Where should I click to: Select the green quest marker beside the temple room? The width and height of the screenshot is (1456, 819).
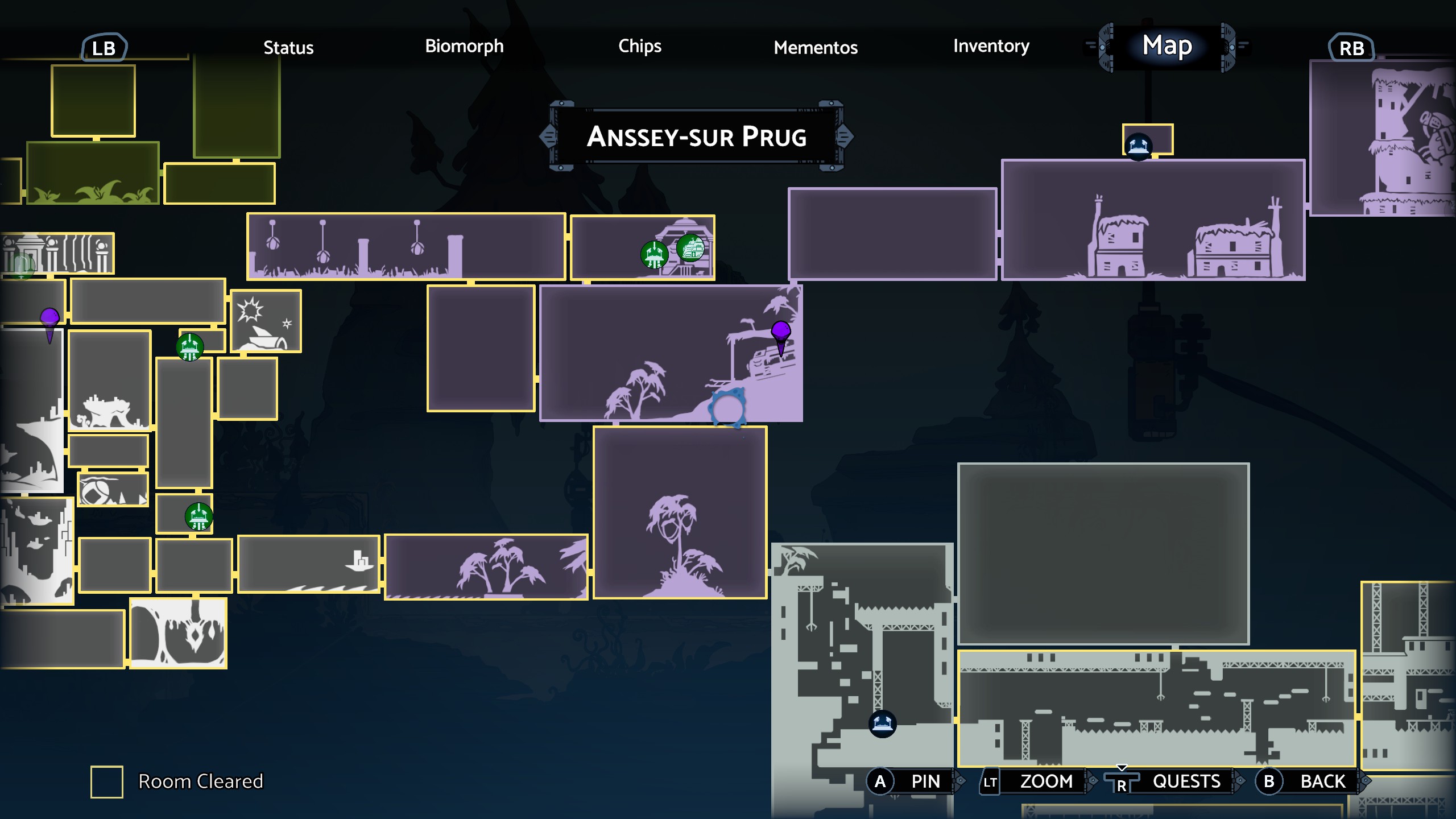pos(654,255)
